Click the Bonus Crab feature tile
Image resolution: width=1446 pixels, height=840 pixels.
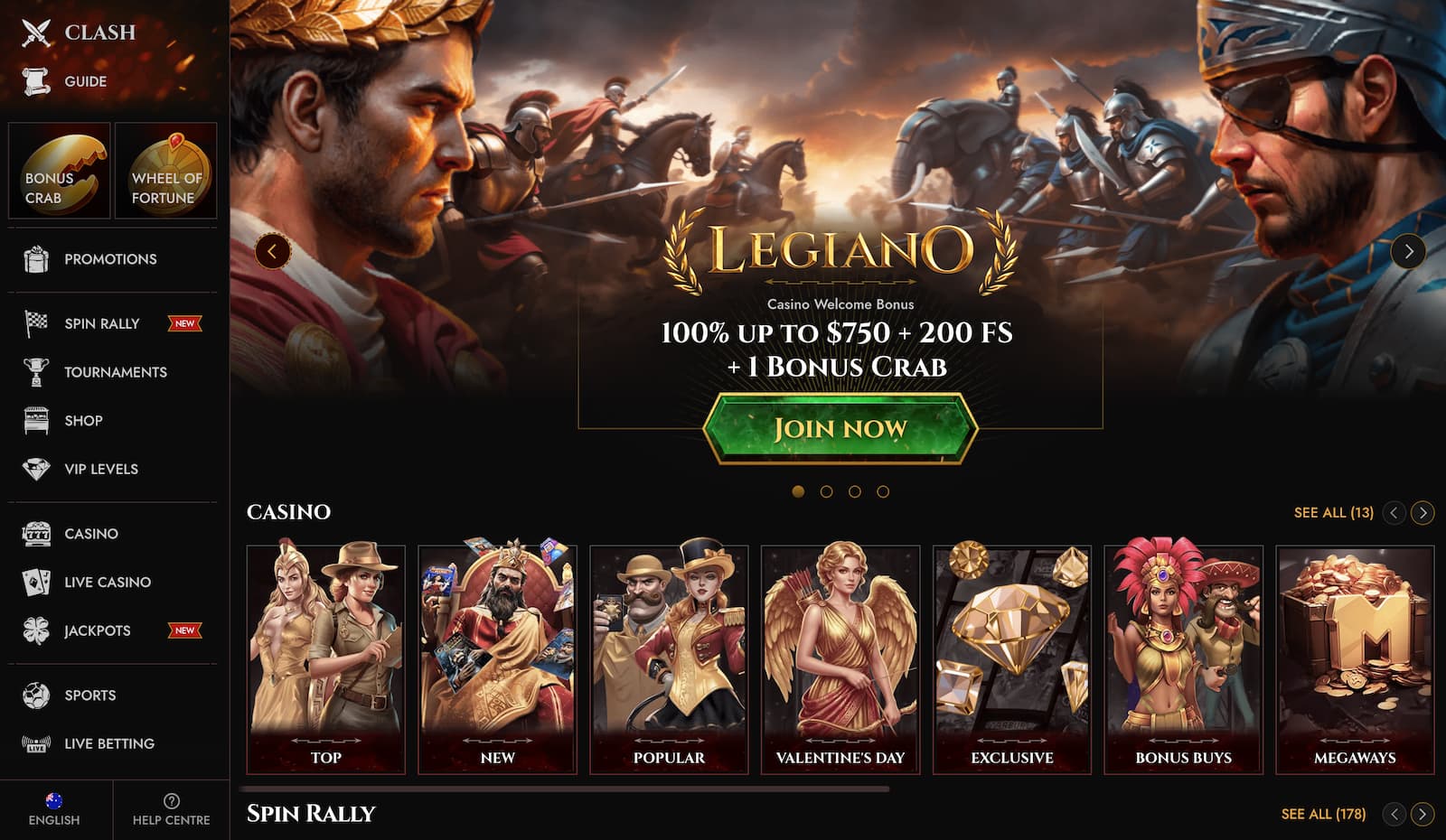[60, 171]
